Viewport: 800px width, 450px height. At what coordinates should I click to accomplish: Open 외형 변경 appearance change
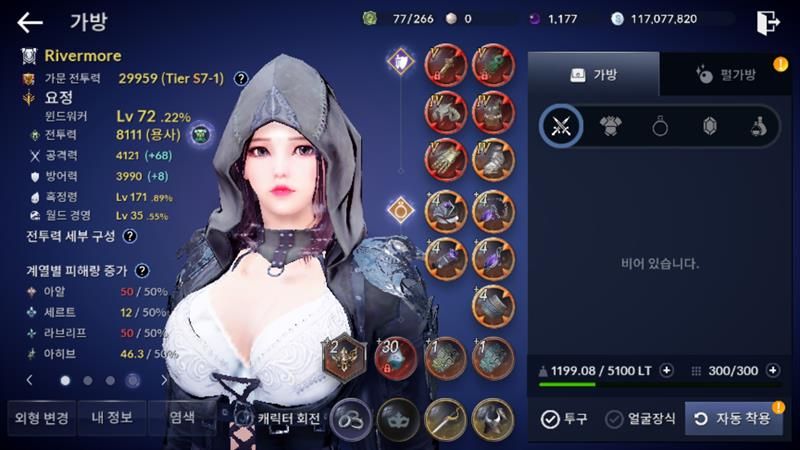(38, 418)
